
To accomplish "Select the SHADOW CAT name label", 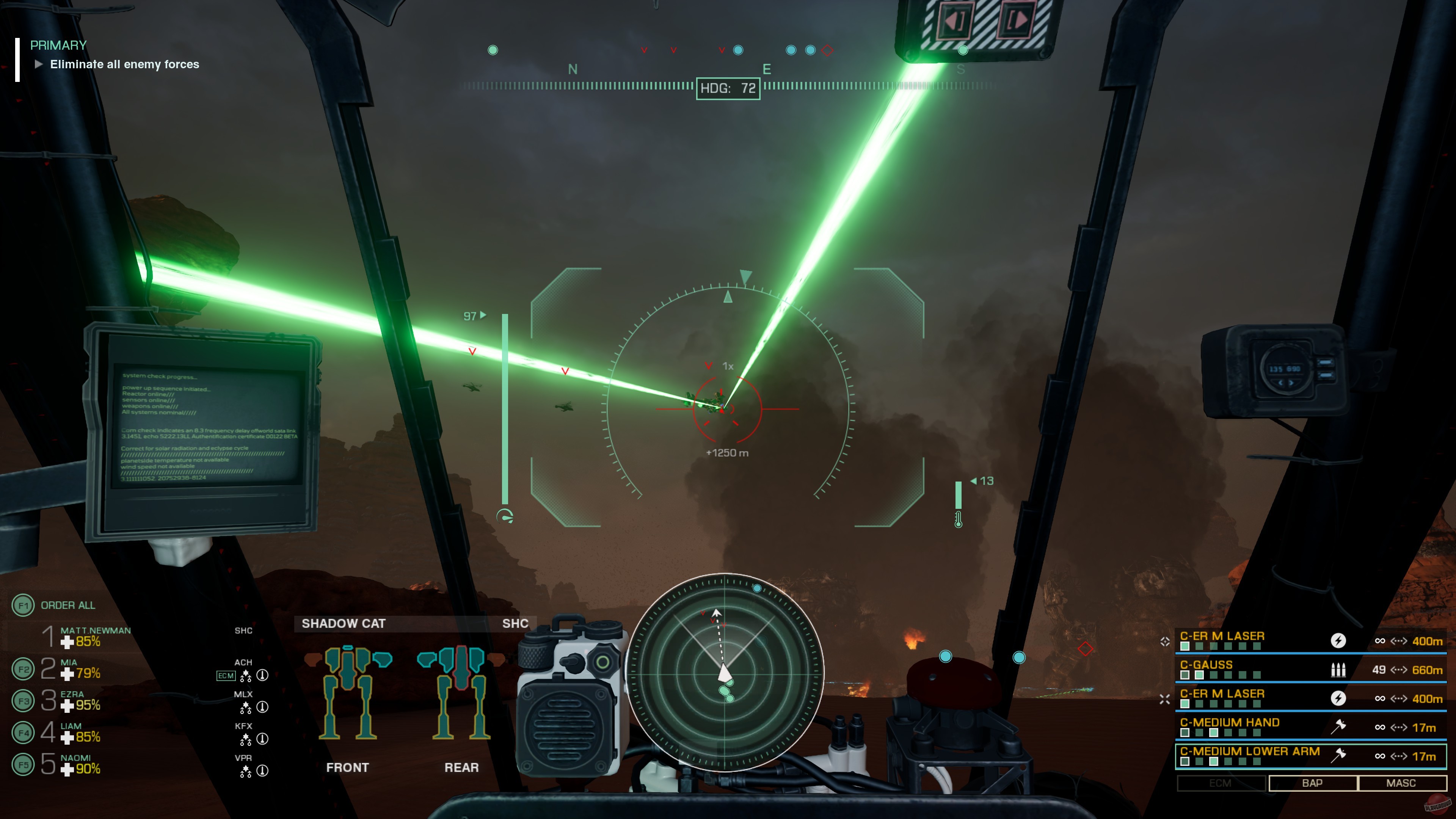I will [x=344, y=623].
